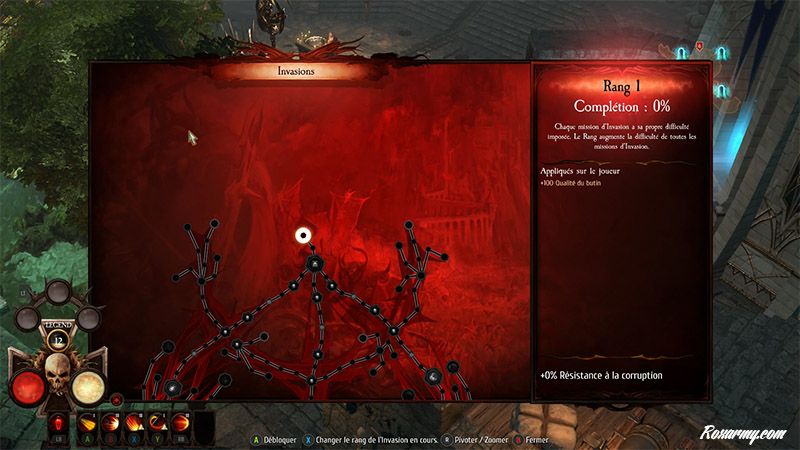Activate the swirling fire skill bound to Y
This screenshot has height=450, width=800.
click(158, 423)
